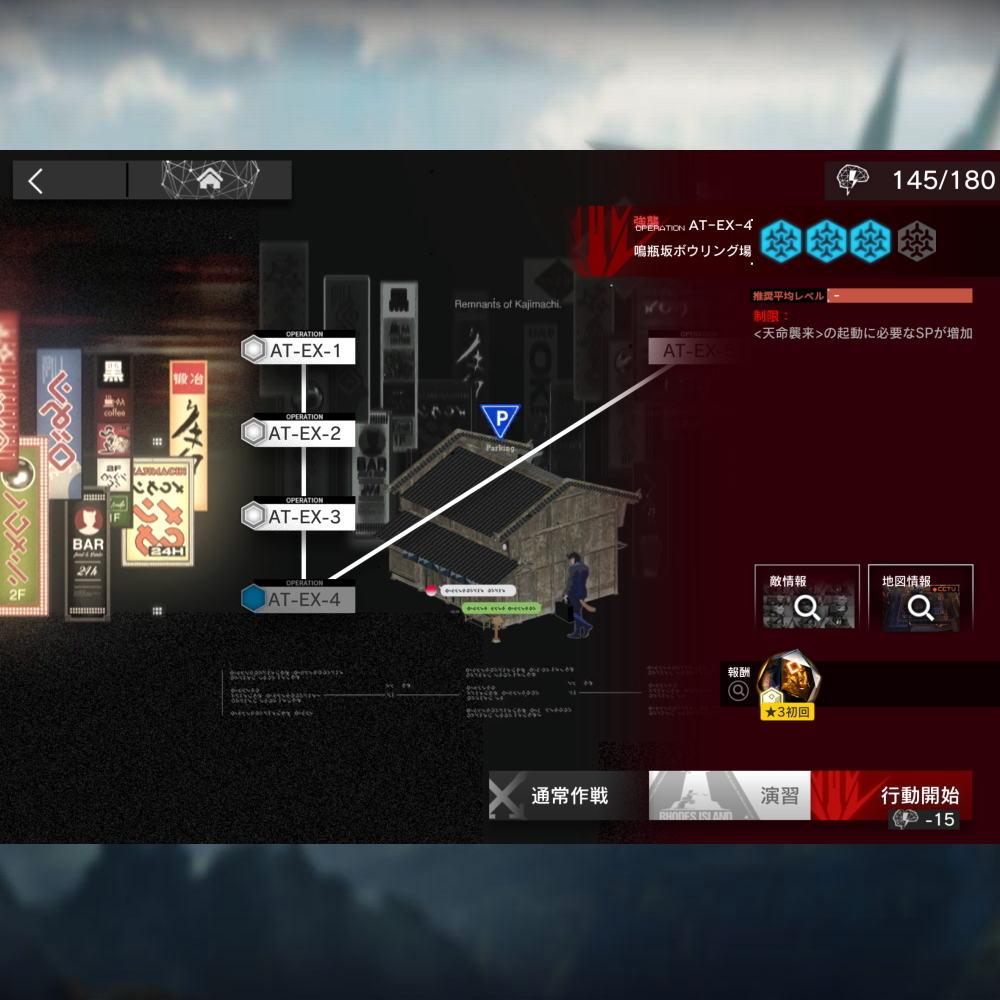Go back with the arrow button
Screen dimensions: 1000x1000
37,181
